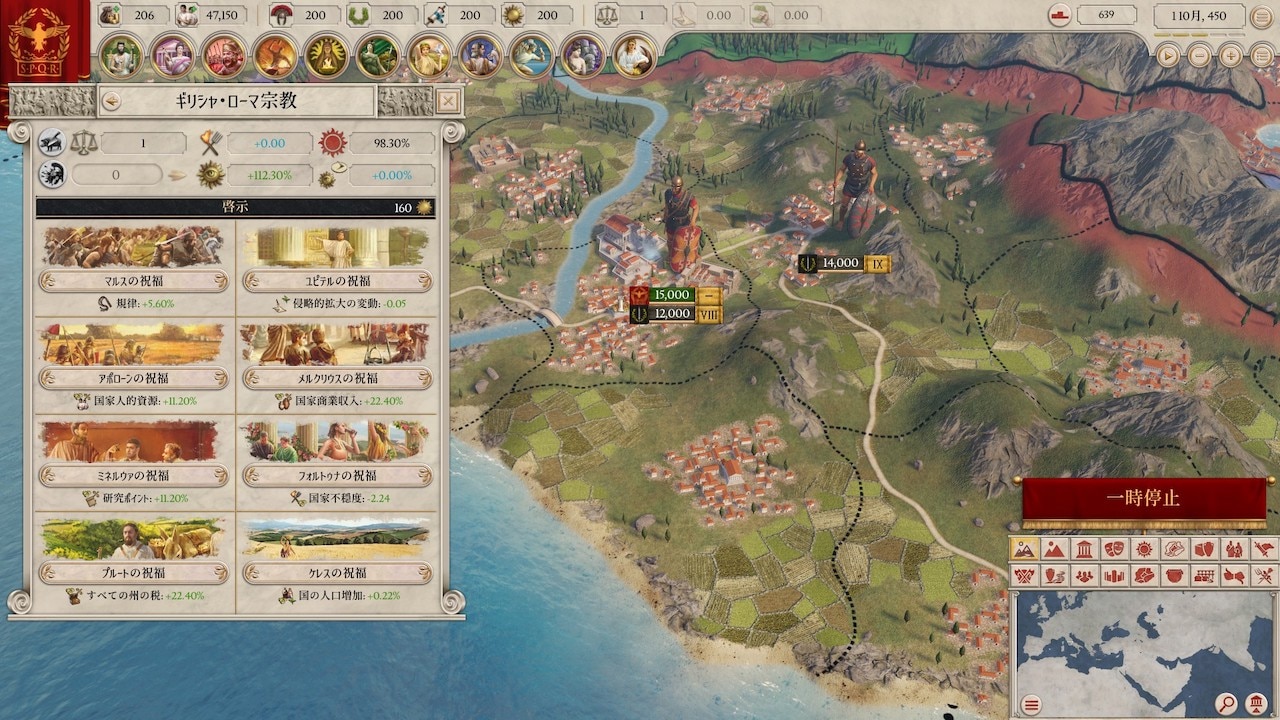1280x720 pixels.
Task: Select the amphora trade goods map mode
Action: [1202, 551]
